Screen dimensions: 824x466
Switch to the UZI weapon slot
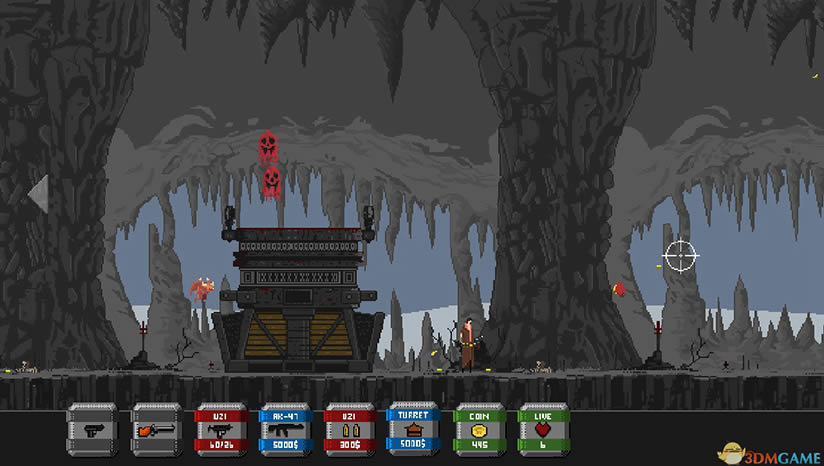point(219,430)
